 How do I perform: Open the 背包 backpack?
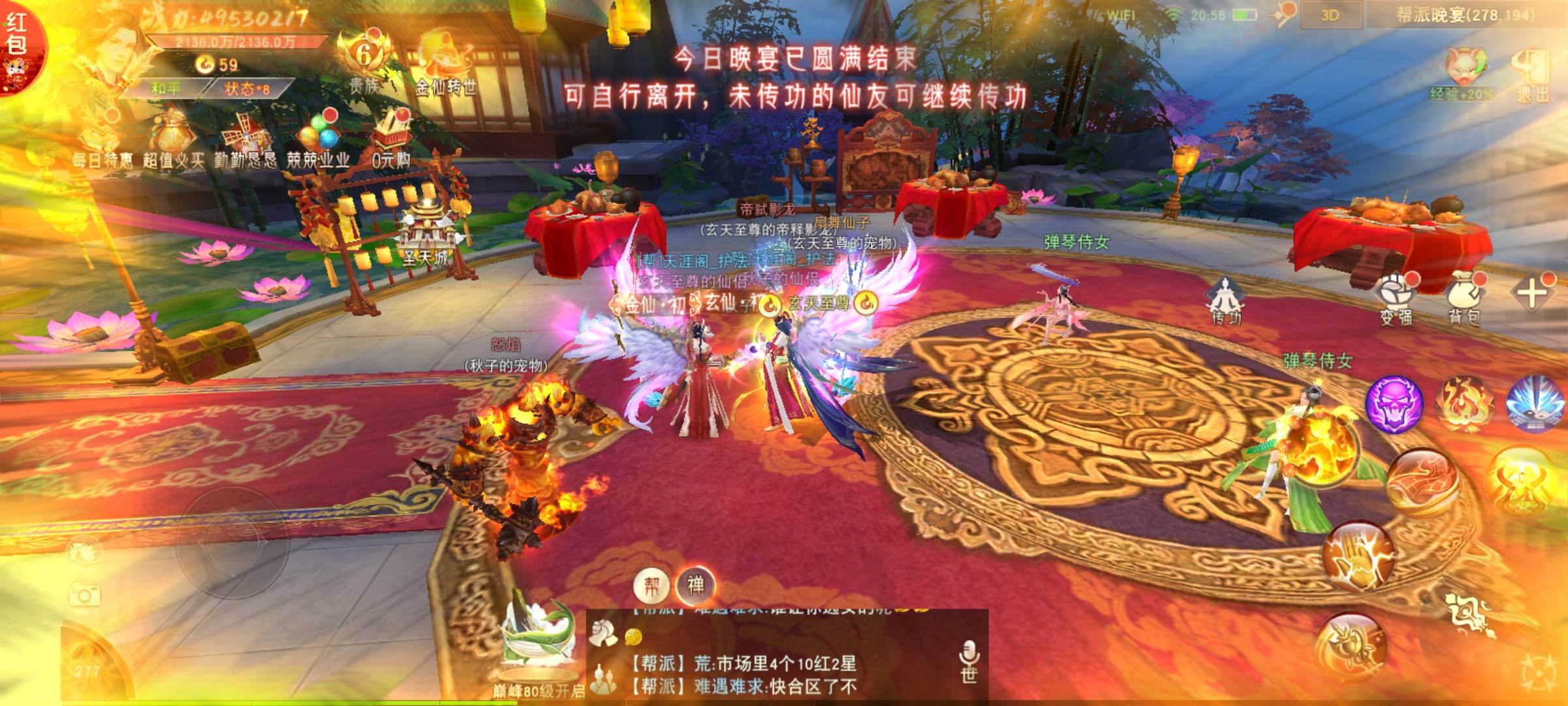click(1464, 297)
